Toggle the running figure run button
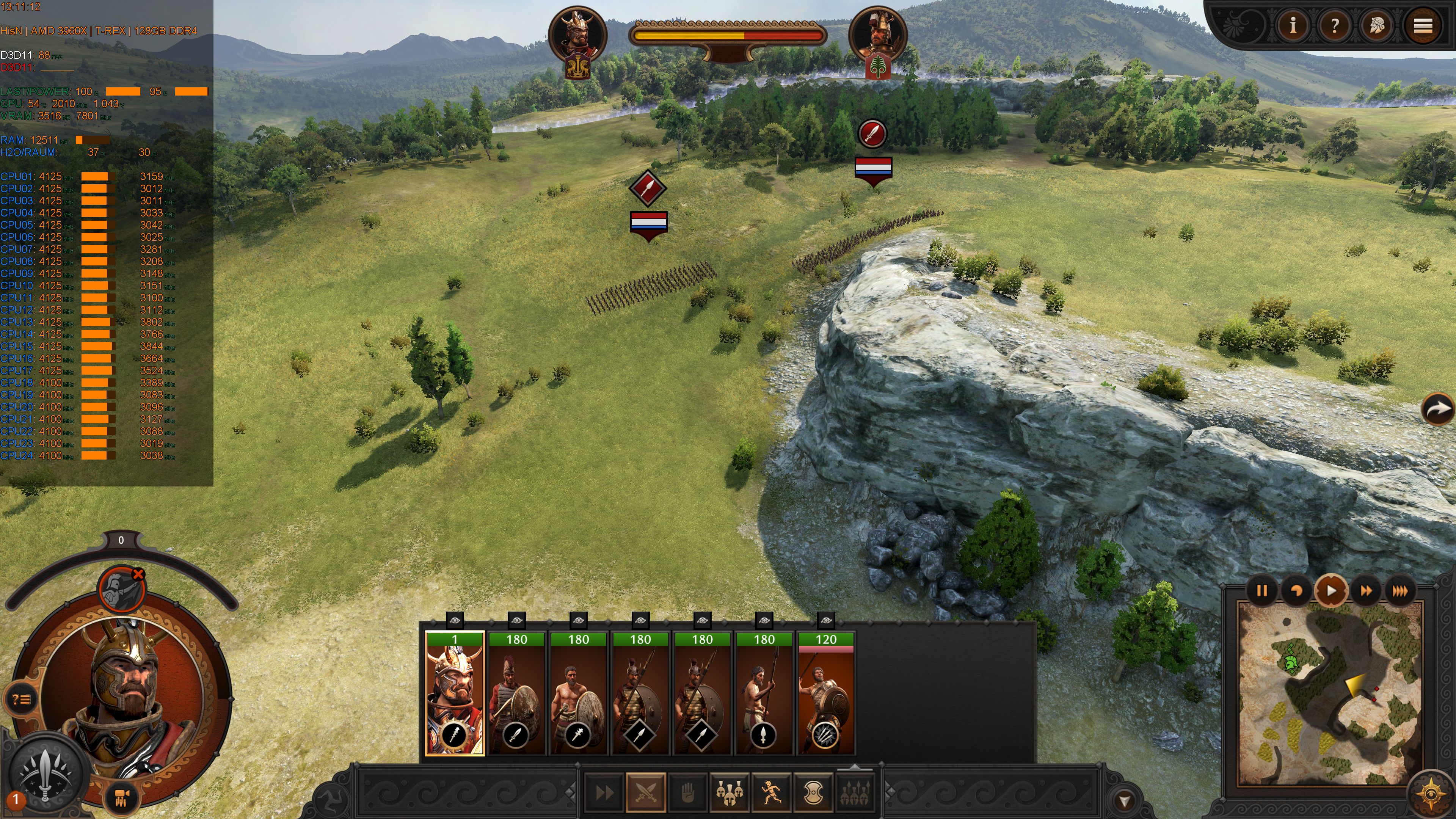Image resolution: width=1456 pixels, height=819 pixels. 771,792
